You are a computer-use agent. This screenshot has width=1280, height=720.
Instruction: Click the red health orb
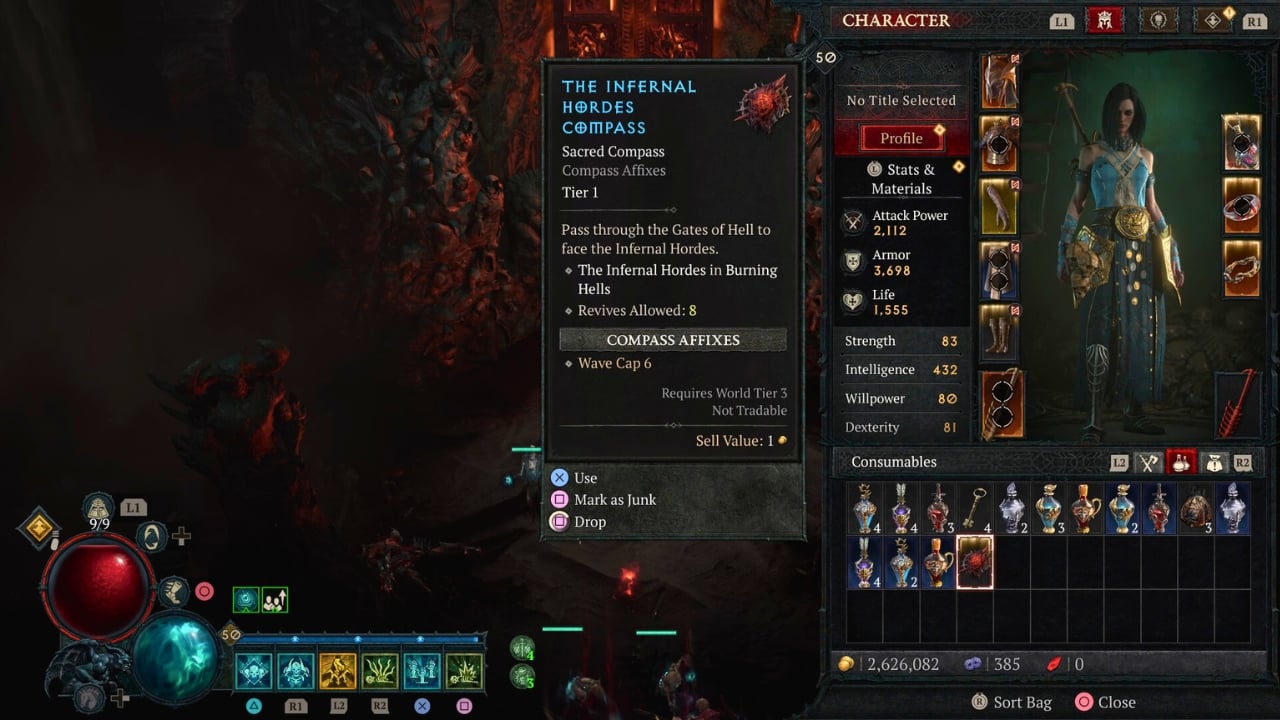coord(100,583)
